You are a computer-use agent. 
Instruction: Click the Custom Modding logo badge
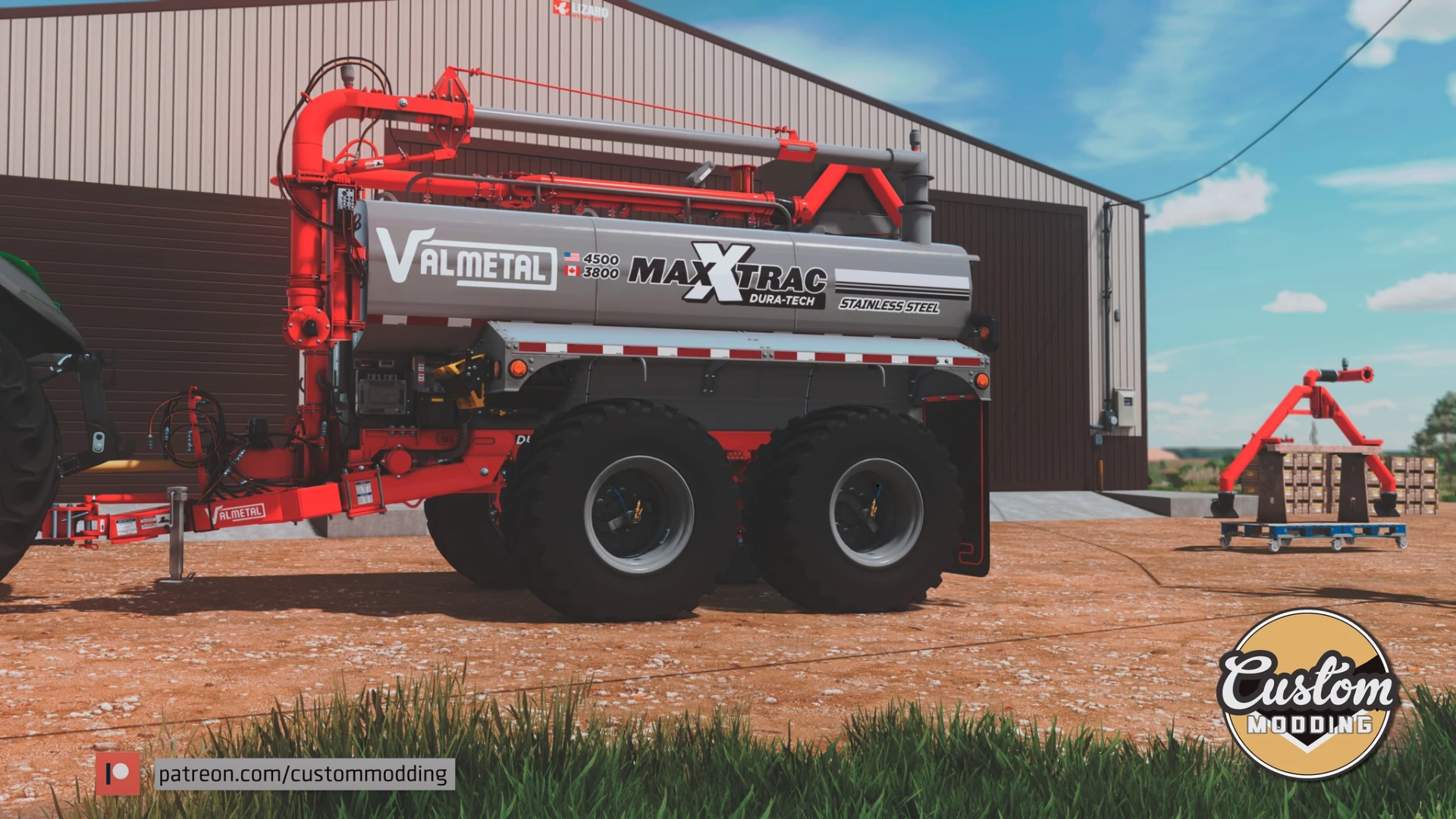point(1308,694)
